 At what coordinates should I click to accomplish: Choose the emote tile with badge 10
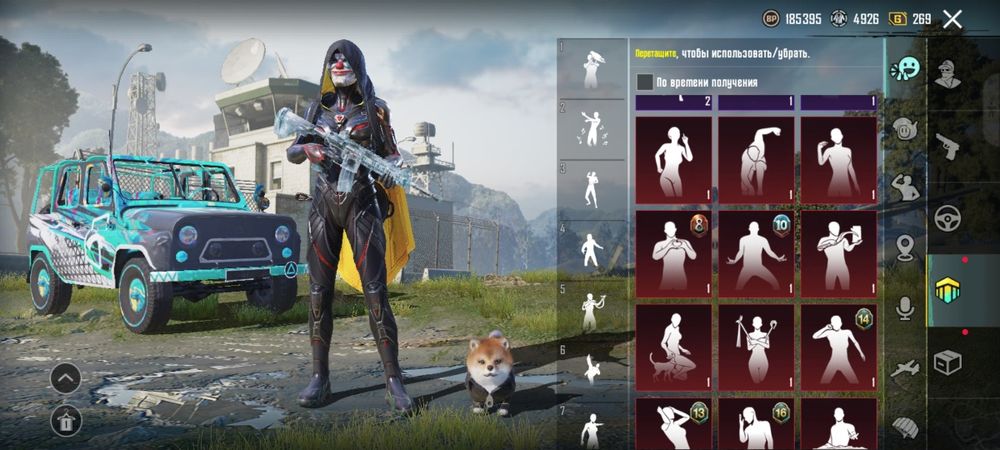(x=756, y=249)
